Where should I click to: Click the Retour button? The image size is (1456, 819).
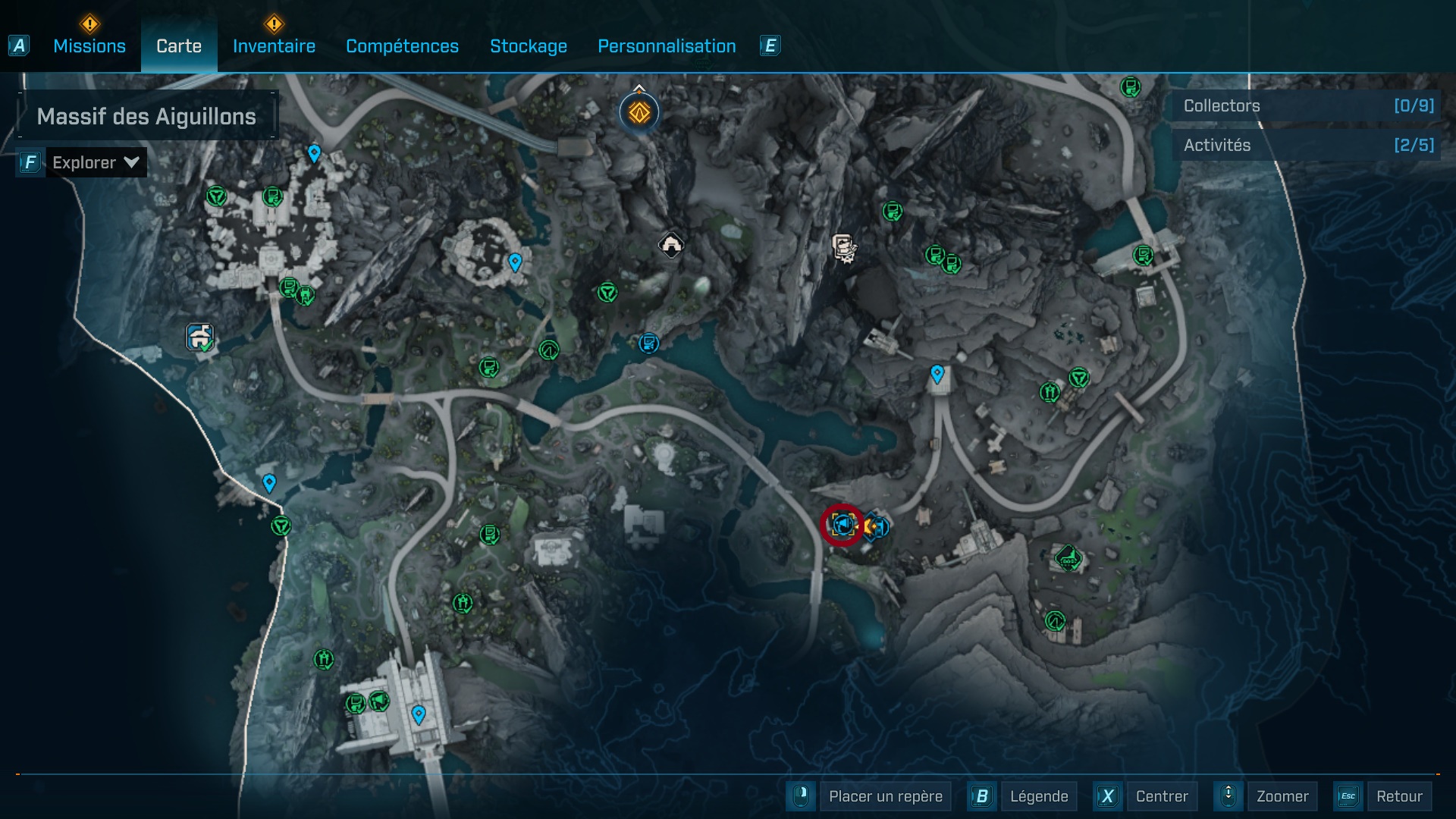pyautogui.click(x=1398, y=796)
